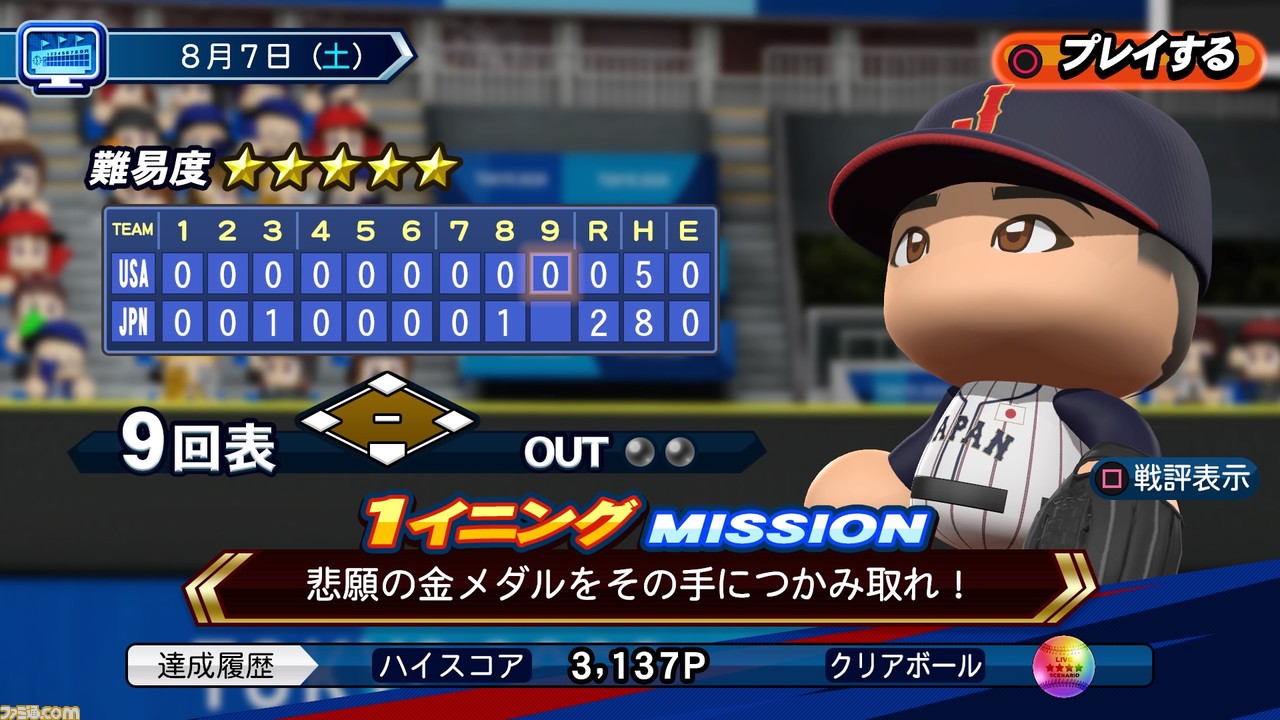The width and height of the screenshot is (1280, 720).
Task: Start the scenario with プレイする
Action: click(x=1128, y=59)
